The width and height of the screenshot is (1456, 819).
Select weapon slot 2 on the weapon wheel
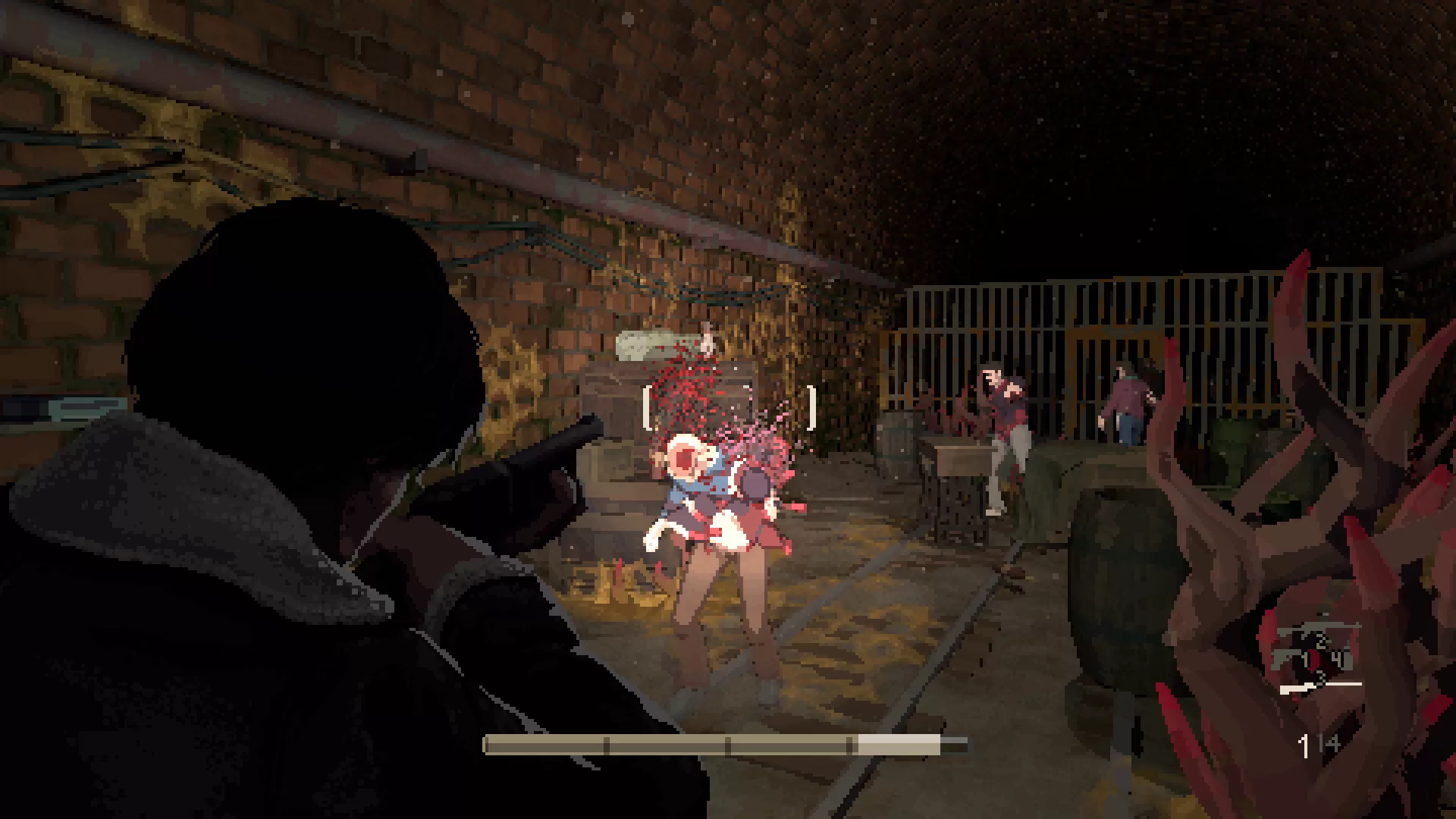pos(1321,641)
